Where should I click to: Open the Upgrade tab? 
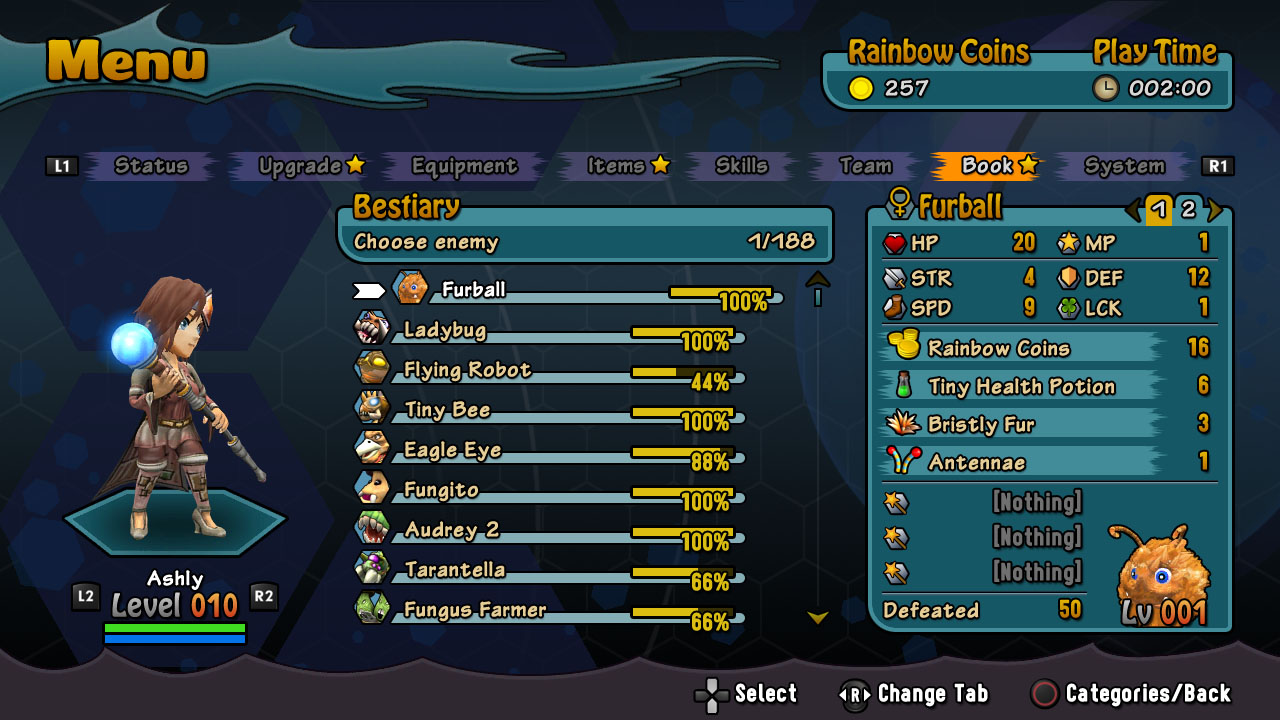coord(301,166)
